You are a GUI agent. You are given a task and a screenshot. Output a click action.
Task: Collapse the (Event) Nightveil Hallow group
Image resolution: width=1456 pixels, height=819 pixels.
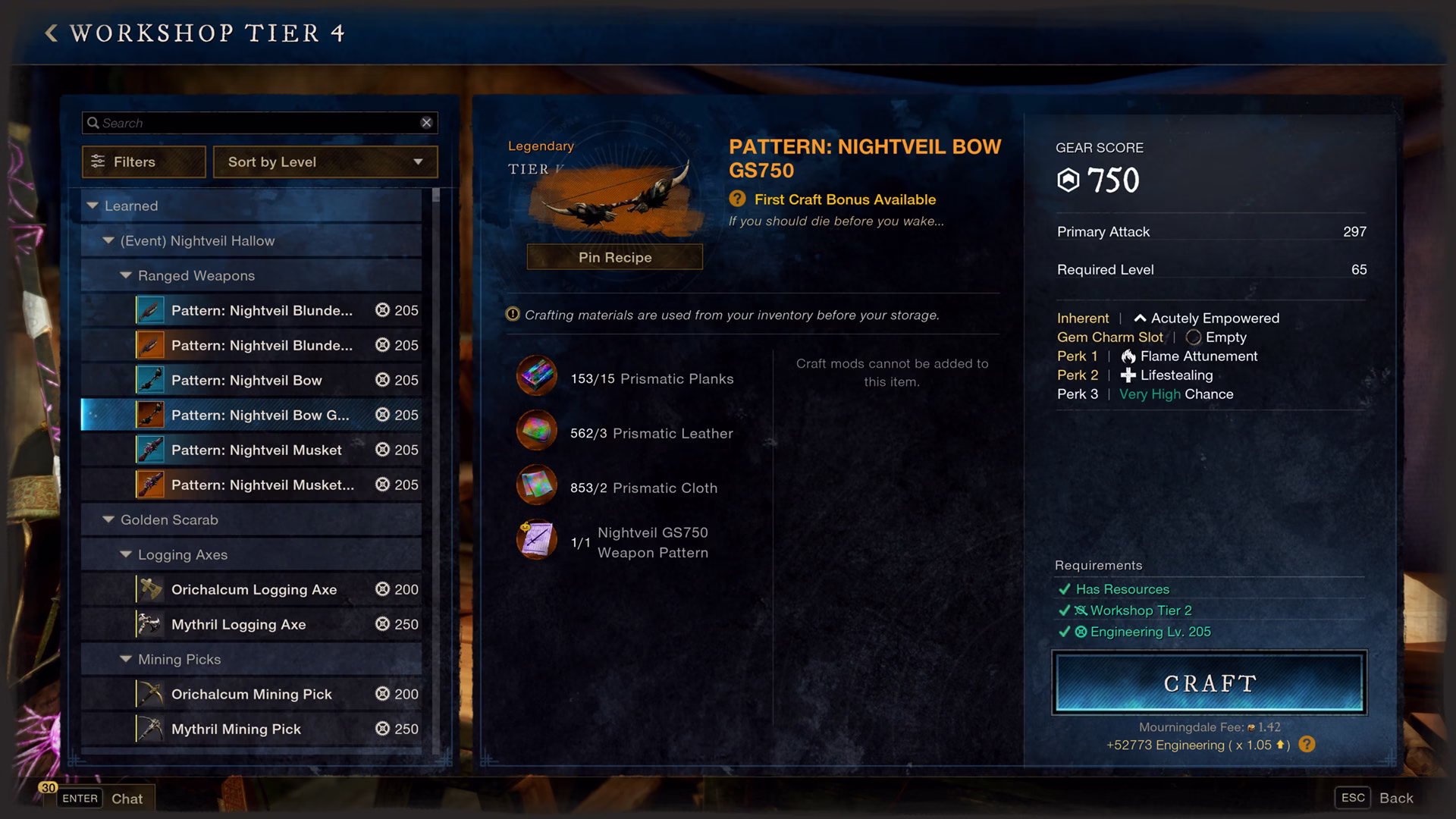pos(108,240)
